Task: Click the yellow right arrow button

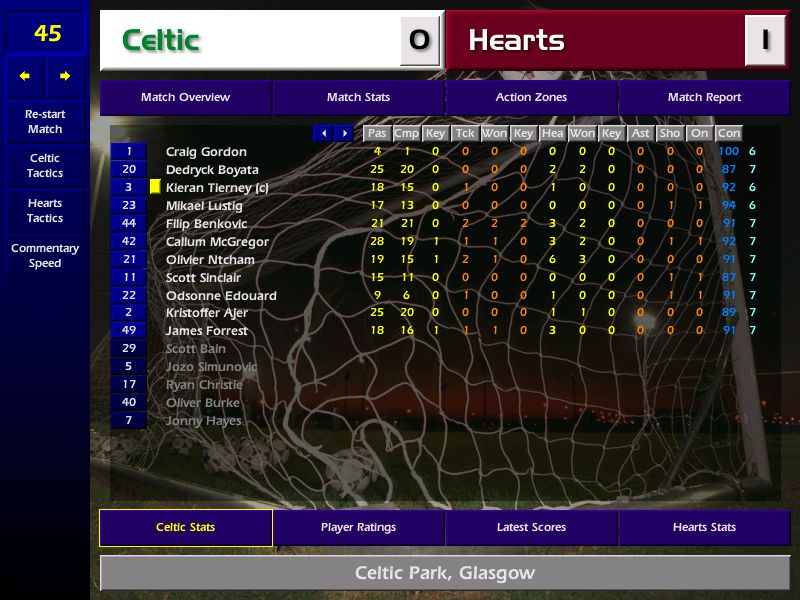Action: pyautogui.click(x=65, y=76)
